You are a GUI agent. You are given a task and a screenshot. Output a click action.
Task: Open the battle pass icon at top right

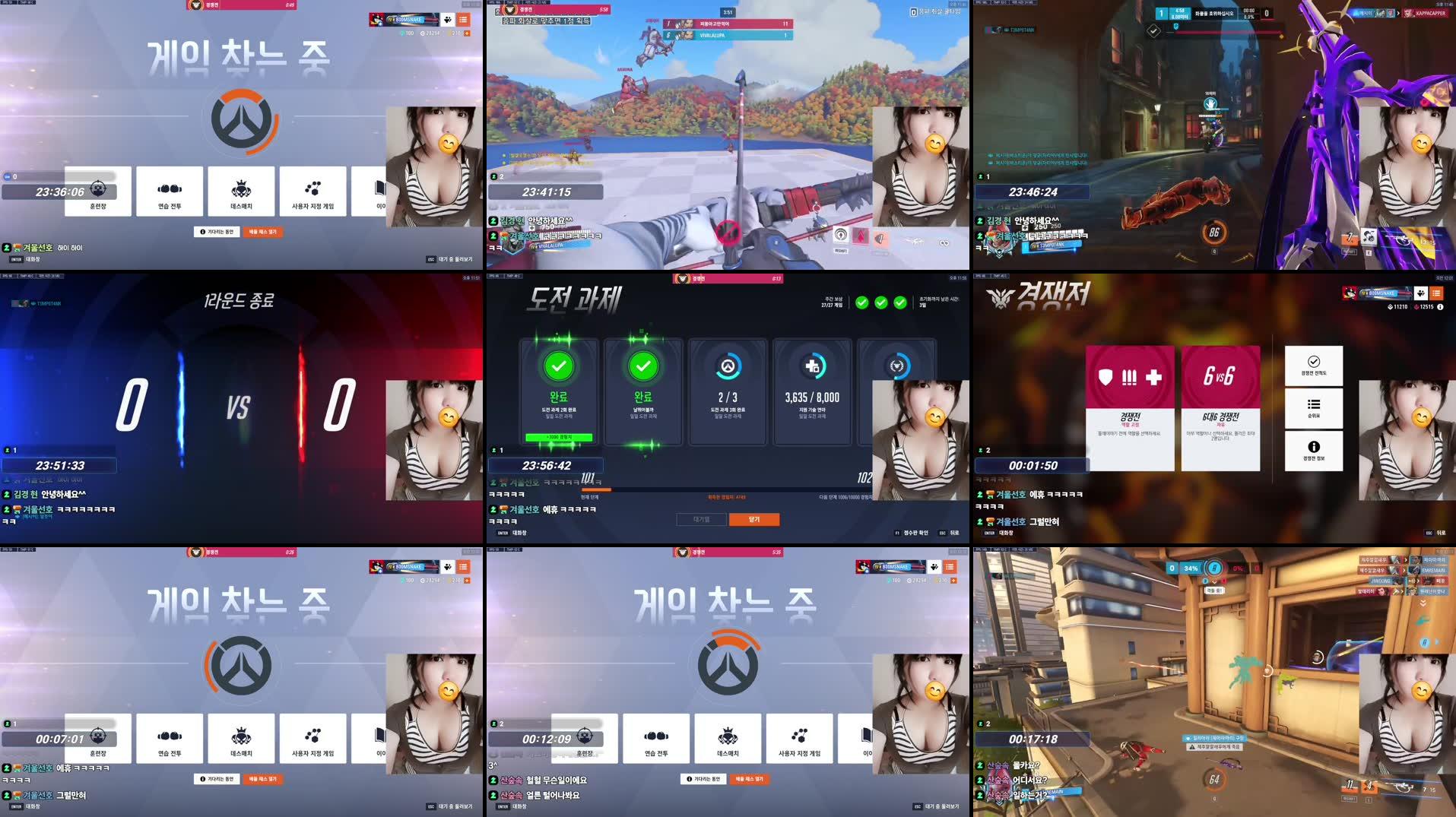tap(1420, 293)
